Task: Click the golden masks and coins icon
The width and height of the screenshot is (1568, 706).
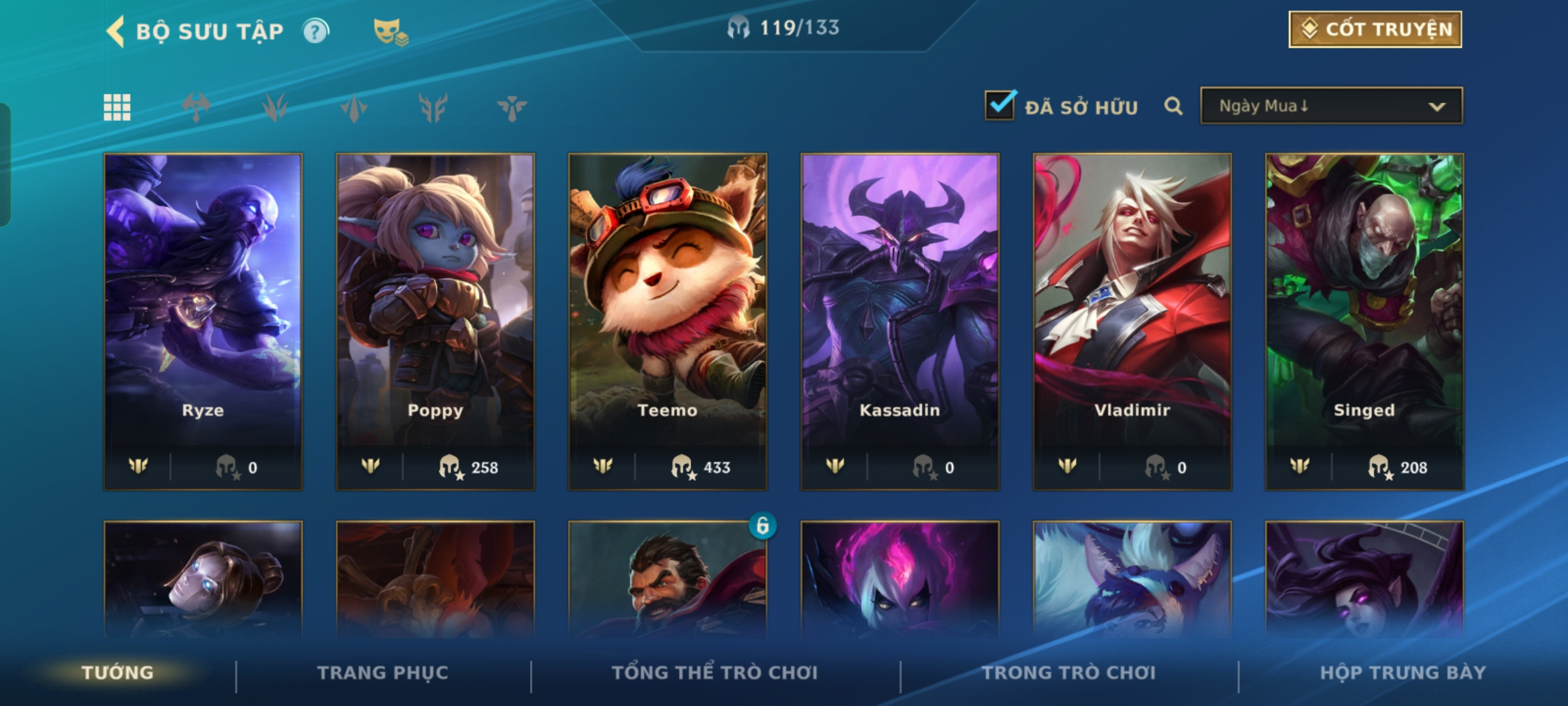Action: click(390, 31)
